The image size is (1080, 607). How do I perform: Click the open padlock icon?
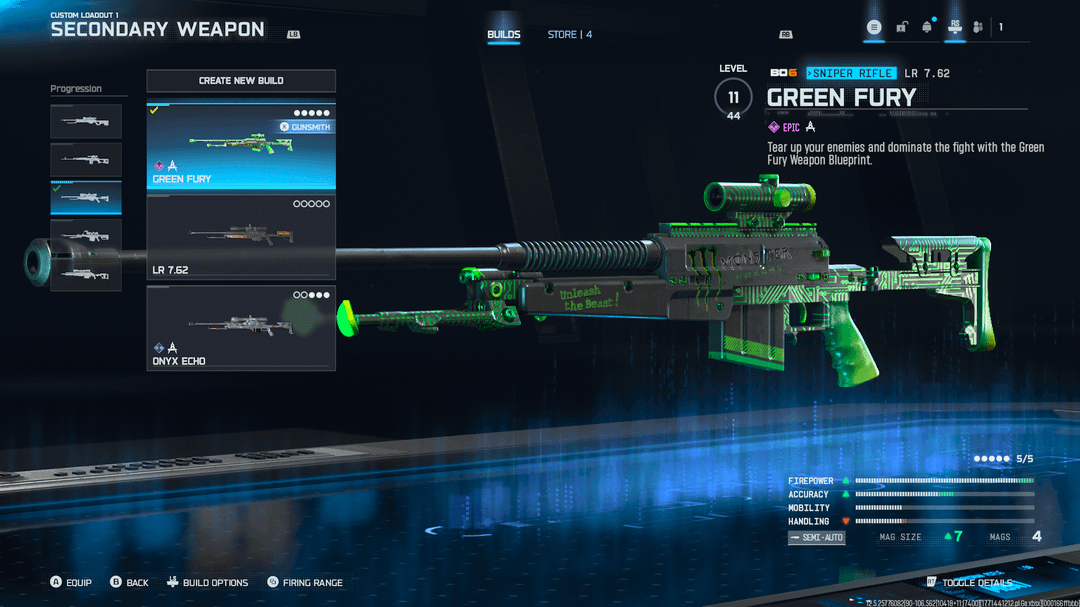click(901, 27)
